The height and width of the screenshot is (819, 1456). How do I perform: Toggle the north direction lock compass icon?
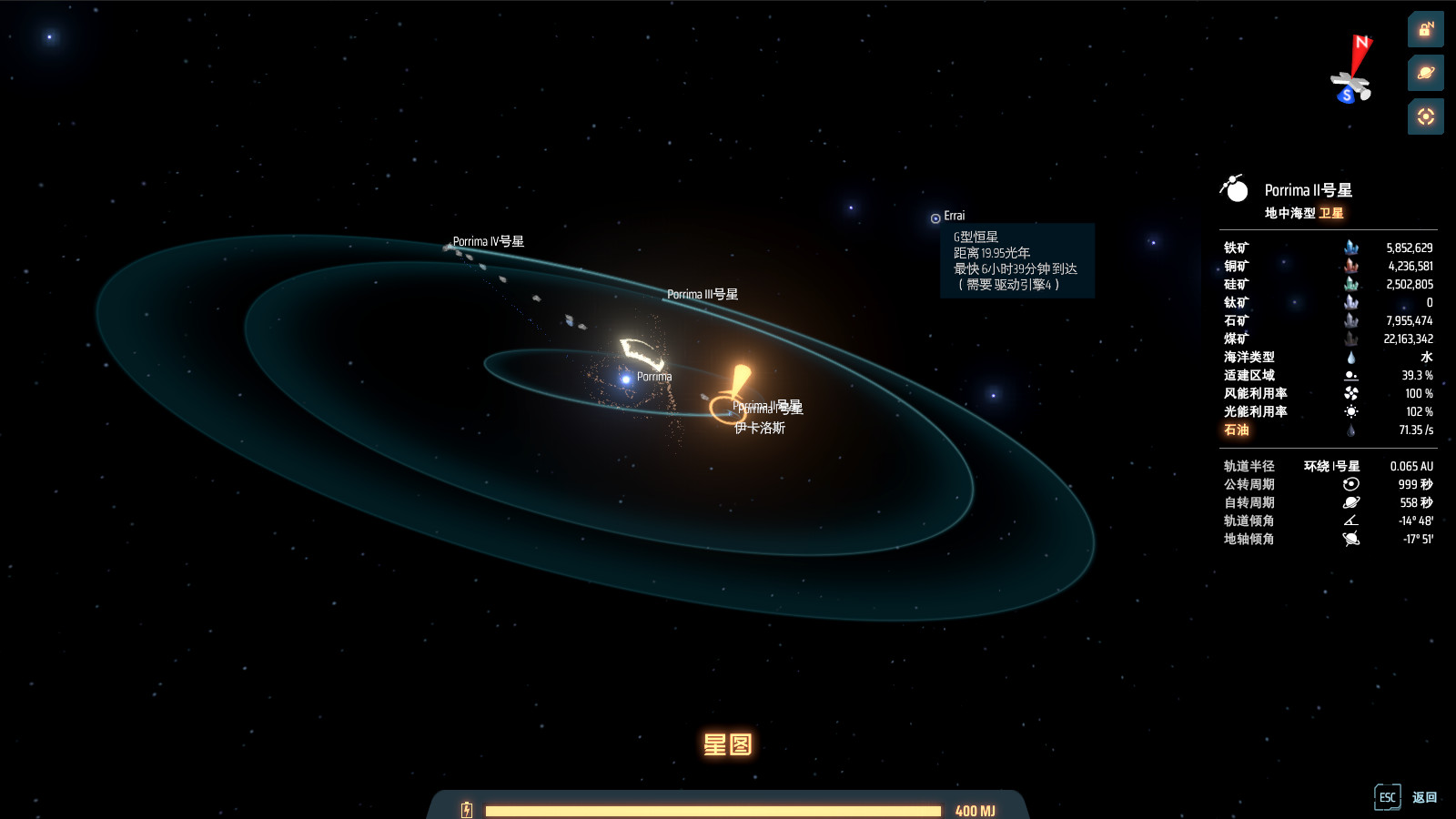click(x=1425, y=30)
